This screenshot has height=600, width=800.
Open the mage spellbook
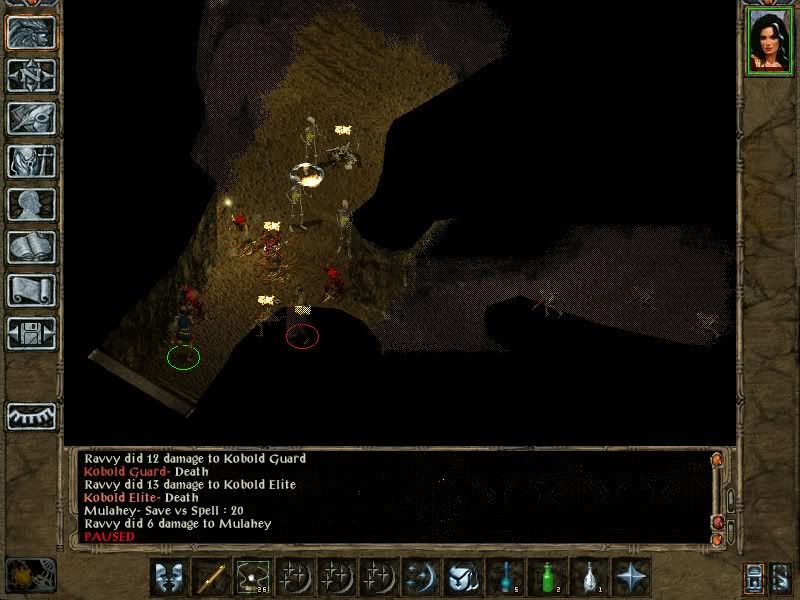click(x=31, y=247)
